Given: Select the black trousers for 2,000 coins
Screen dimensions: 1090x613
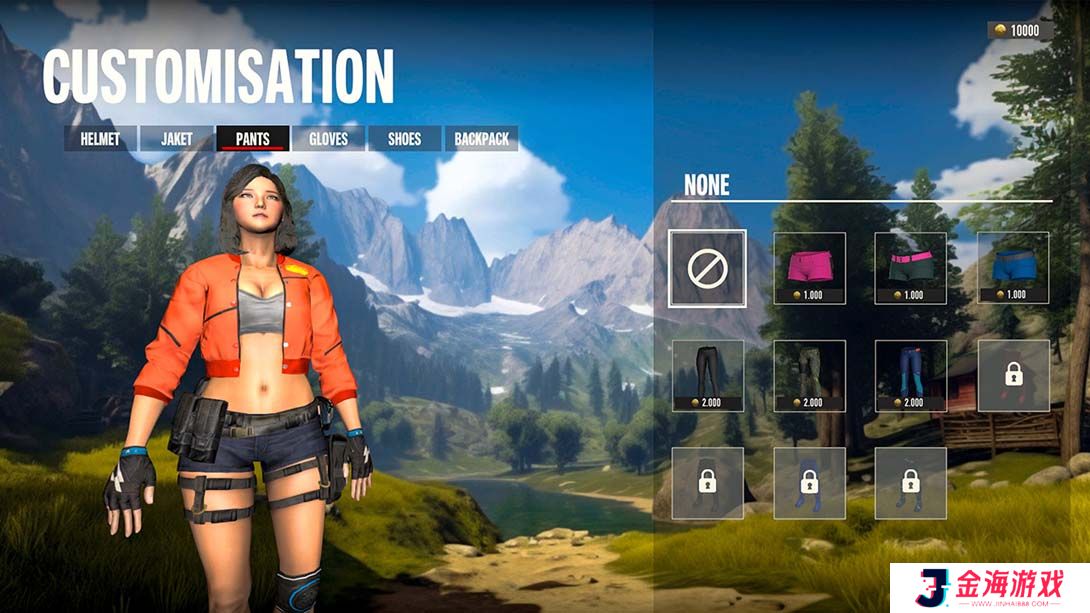Looking at the screenshot, I should tap(708, 376).
